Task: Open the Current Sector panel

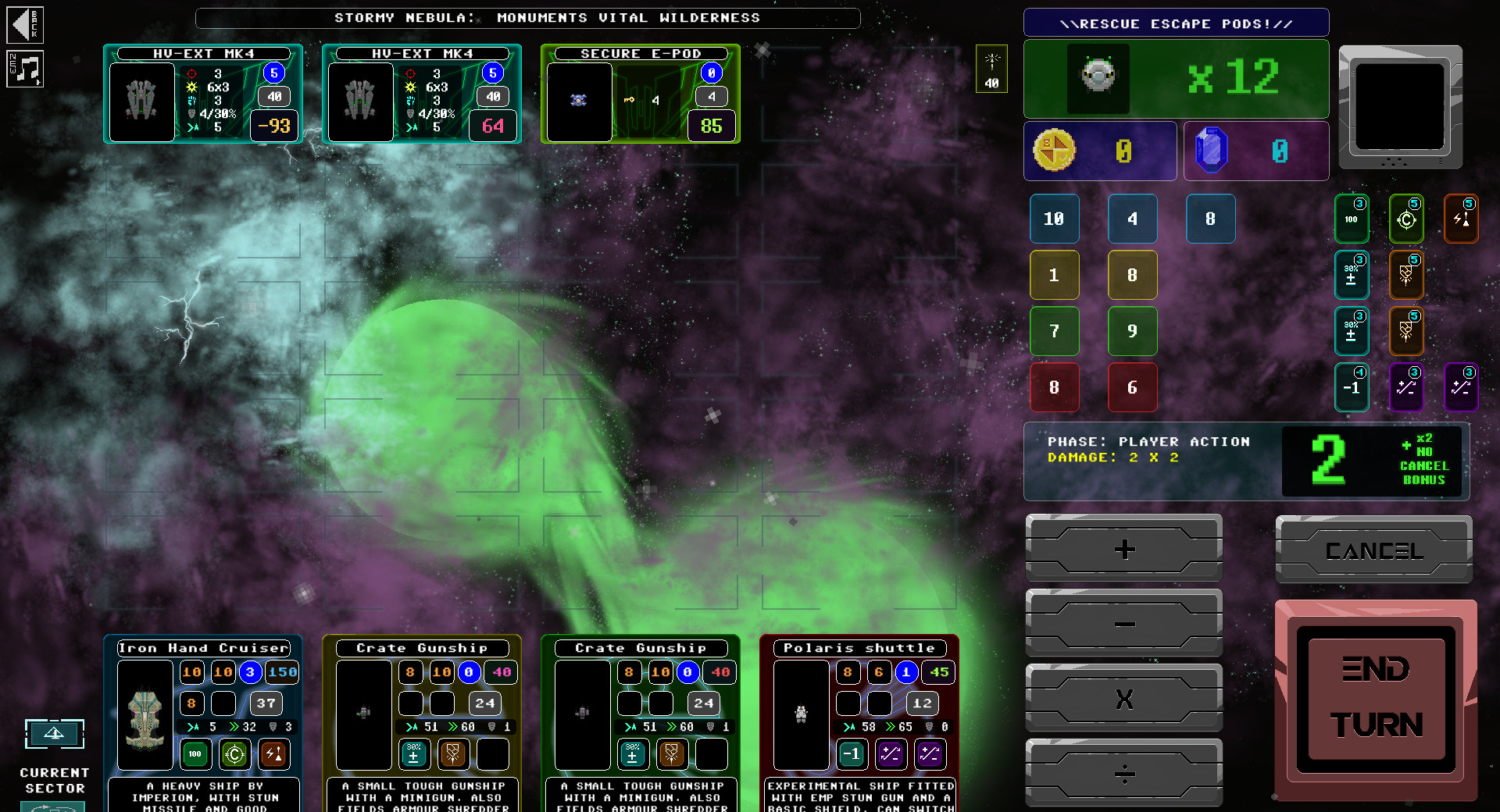Action: pos(54,734)
